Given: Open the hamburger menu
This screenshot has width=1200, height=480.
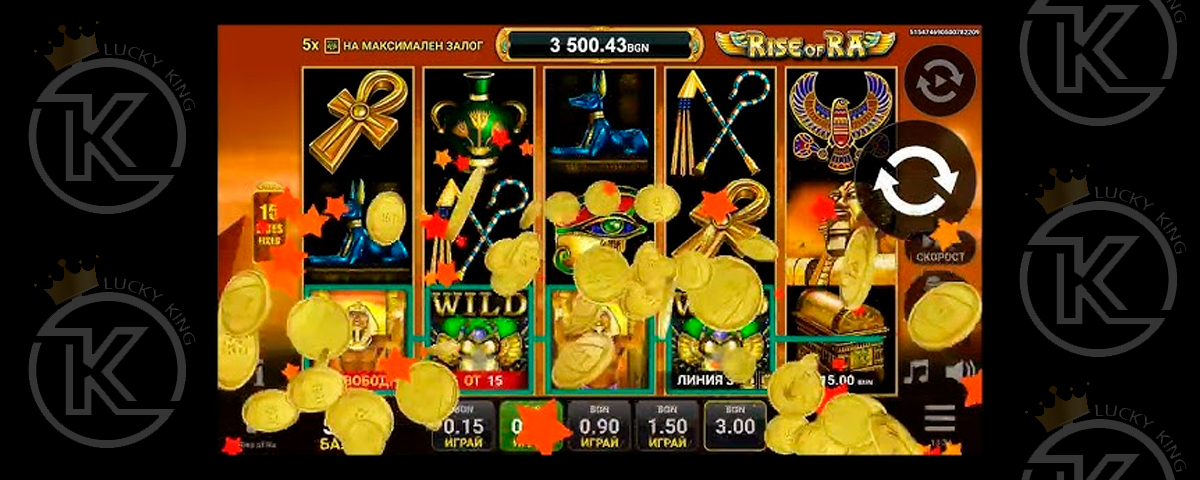Looking at the screenshot, I should tap(939, 418).
